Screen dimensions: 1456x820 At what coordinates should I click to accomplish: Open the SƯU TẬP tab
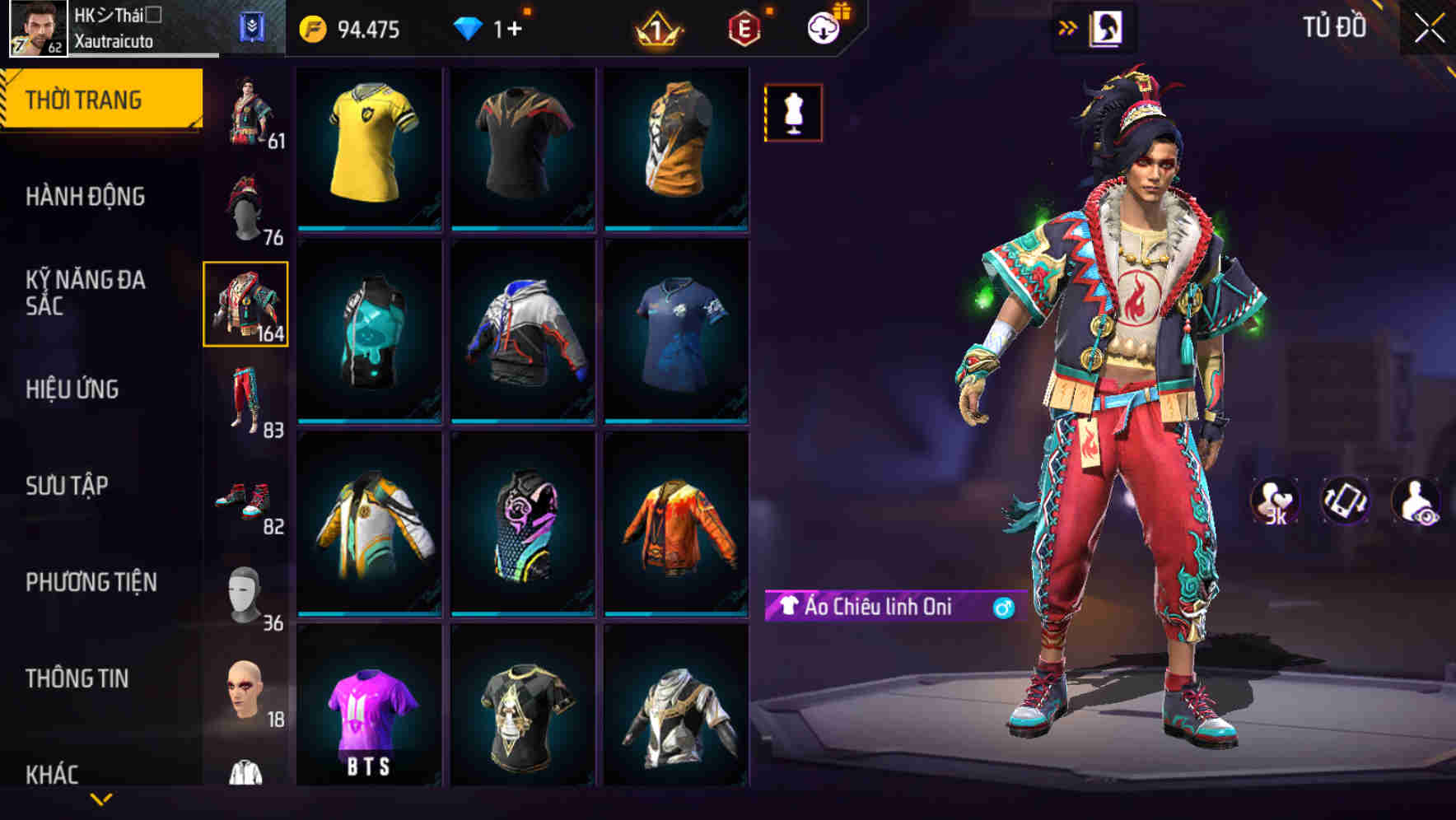[x=71, y=486]
